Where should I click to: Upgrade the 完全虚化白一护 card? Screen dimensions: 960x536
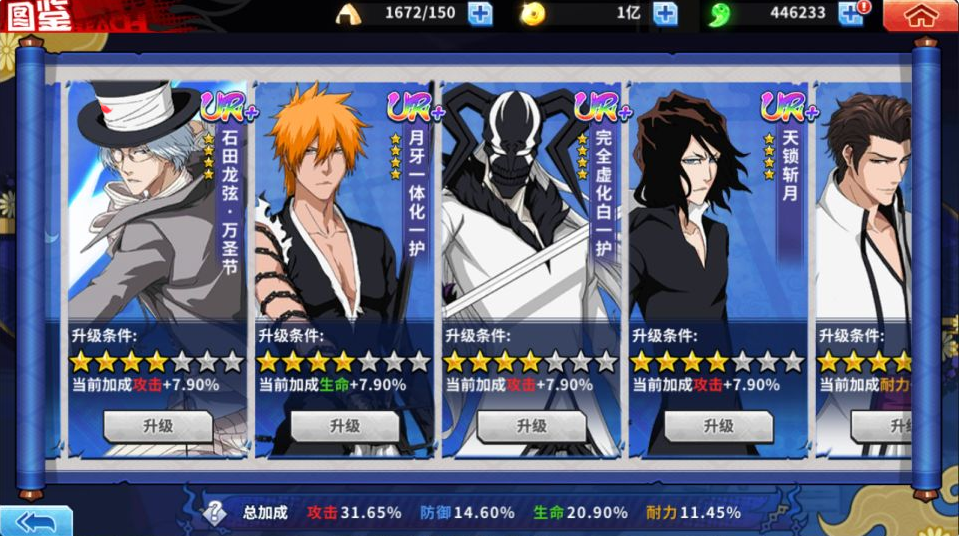531,426
